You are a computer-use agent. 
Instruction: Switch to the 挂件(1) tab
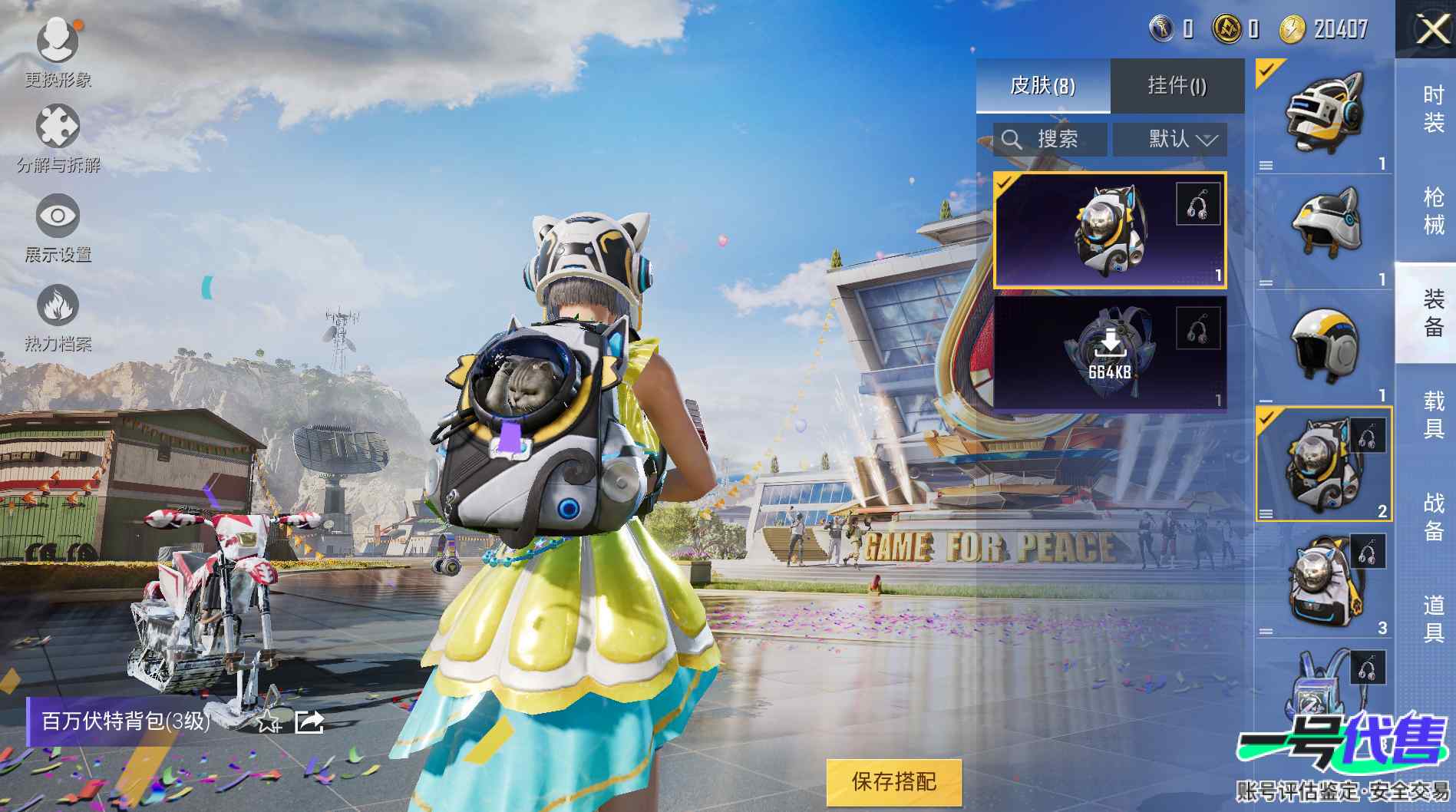[x=1177, y=85]
